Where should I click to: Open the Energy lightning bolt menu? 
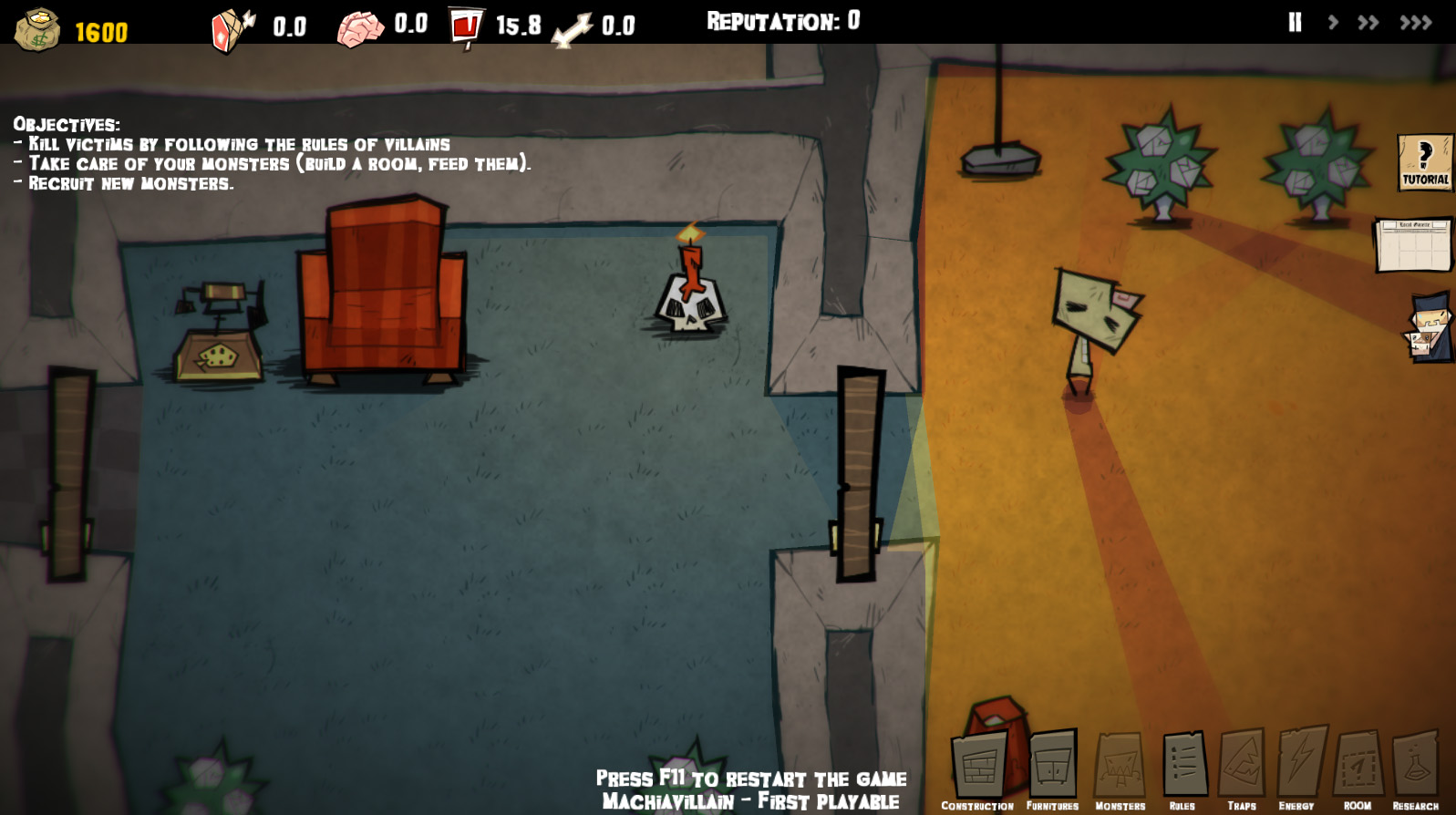click(x=1300, y=768)
